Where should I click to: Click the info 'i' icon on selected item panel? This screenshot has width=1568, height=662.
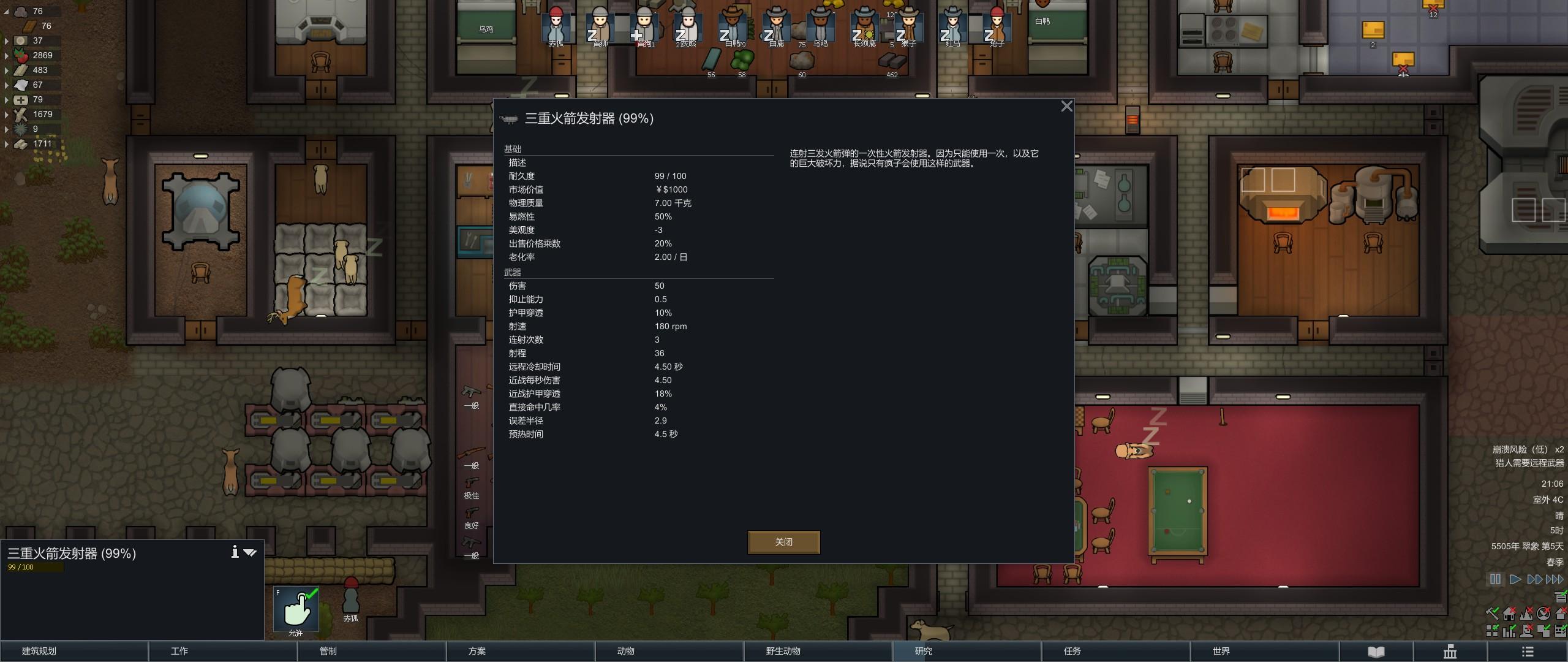click(236, 552)
